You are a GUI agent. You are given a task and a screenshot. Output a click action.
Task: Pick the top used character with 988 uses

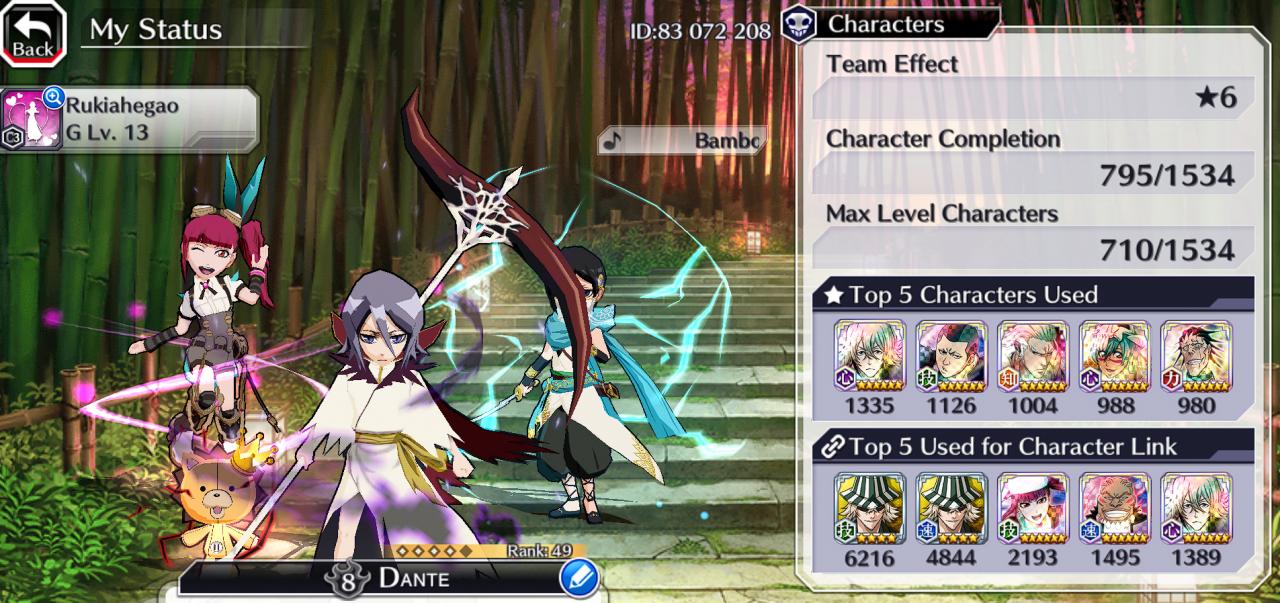click(x=1115, y=357)
